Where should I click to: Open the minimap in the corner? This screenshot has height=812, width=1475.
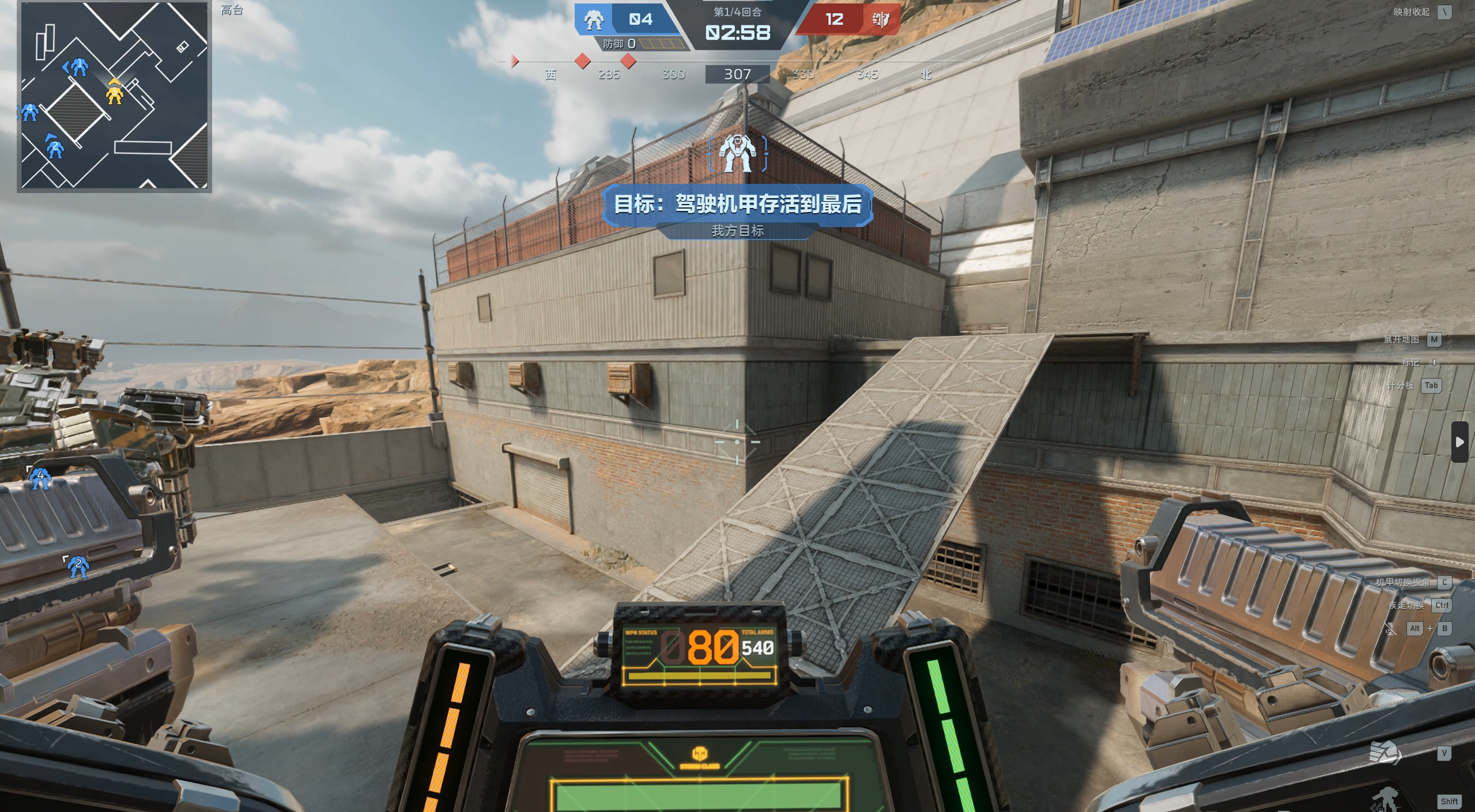114,96
